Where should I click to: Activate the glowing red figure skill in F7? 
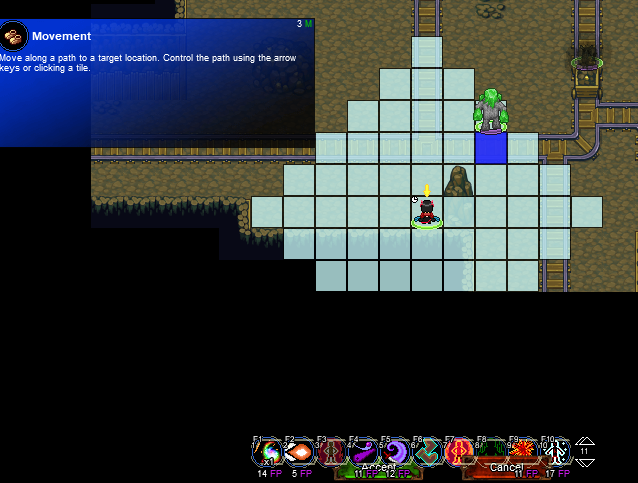460,452
